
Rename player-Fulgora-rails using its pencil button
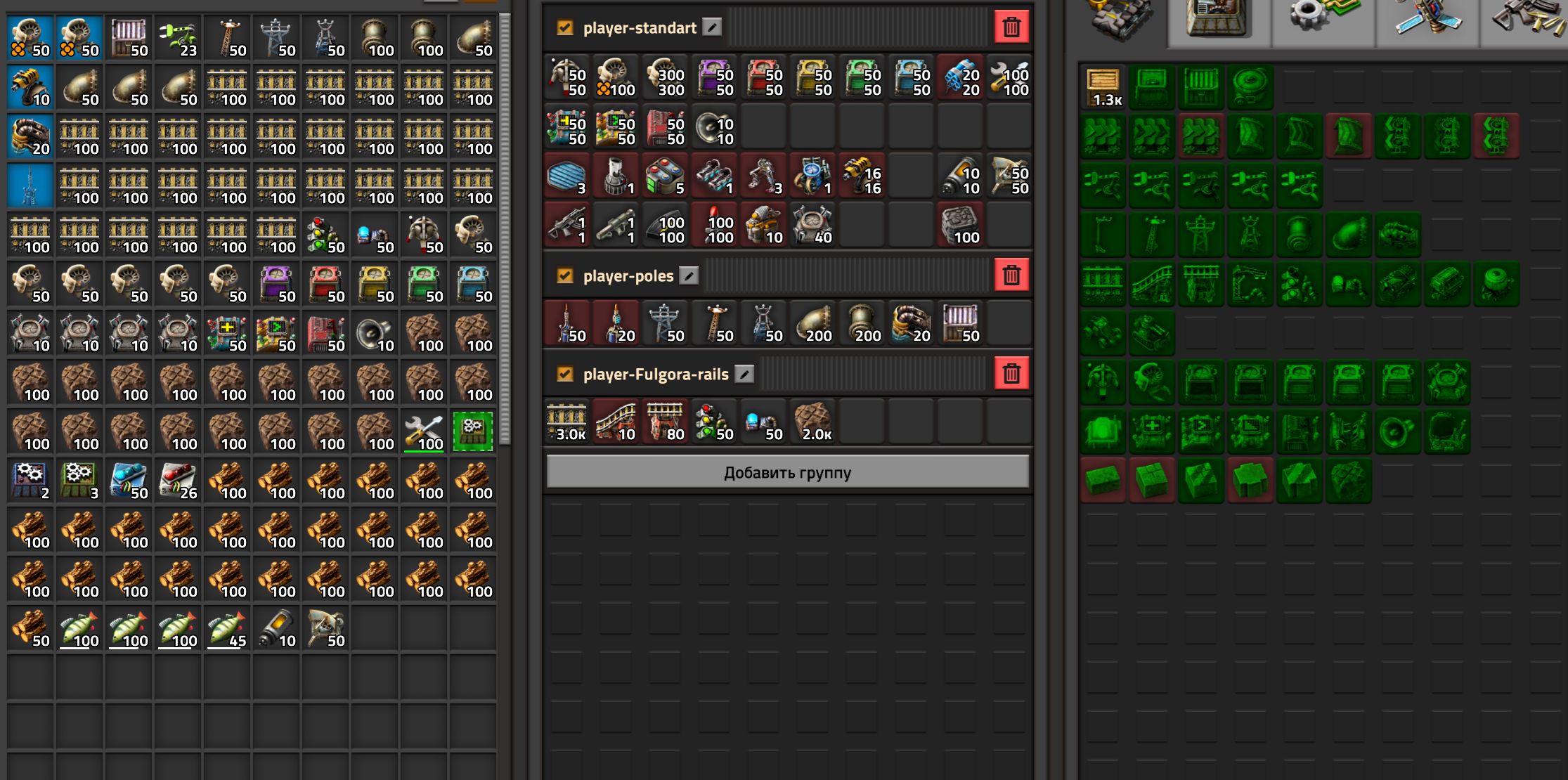coord(745,374)
